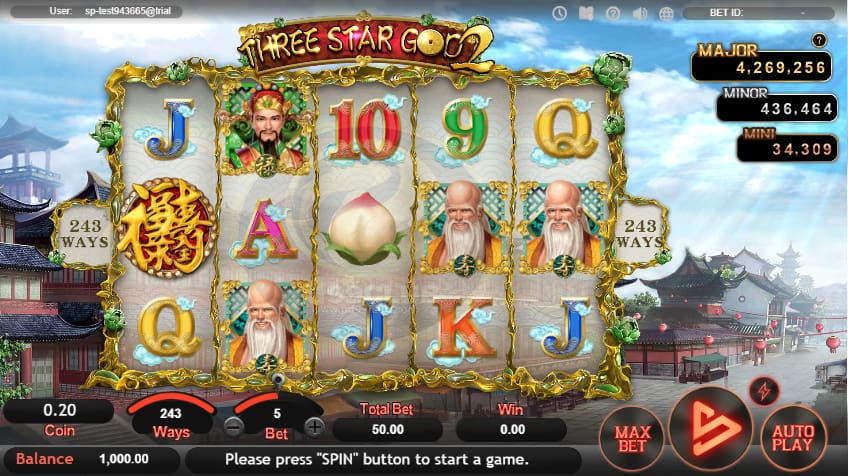Spin the reels with the play button
This screenshot has width=848, height=476.
711,427
